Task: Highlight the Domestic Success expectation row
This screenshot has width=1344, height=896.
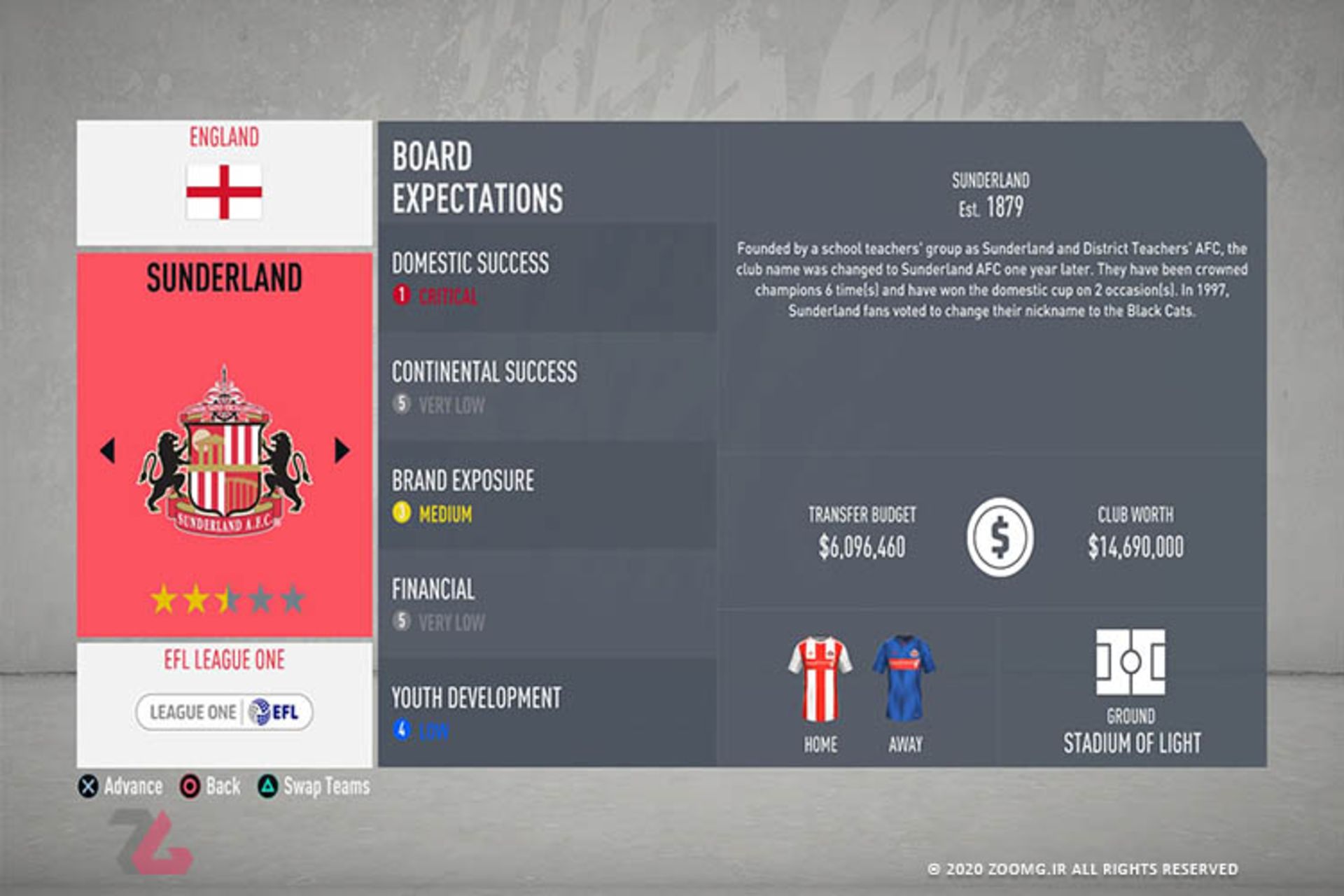Action: [x=546, y=278]
